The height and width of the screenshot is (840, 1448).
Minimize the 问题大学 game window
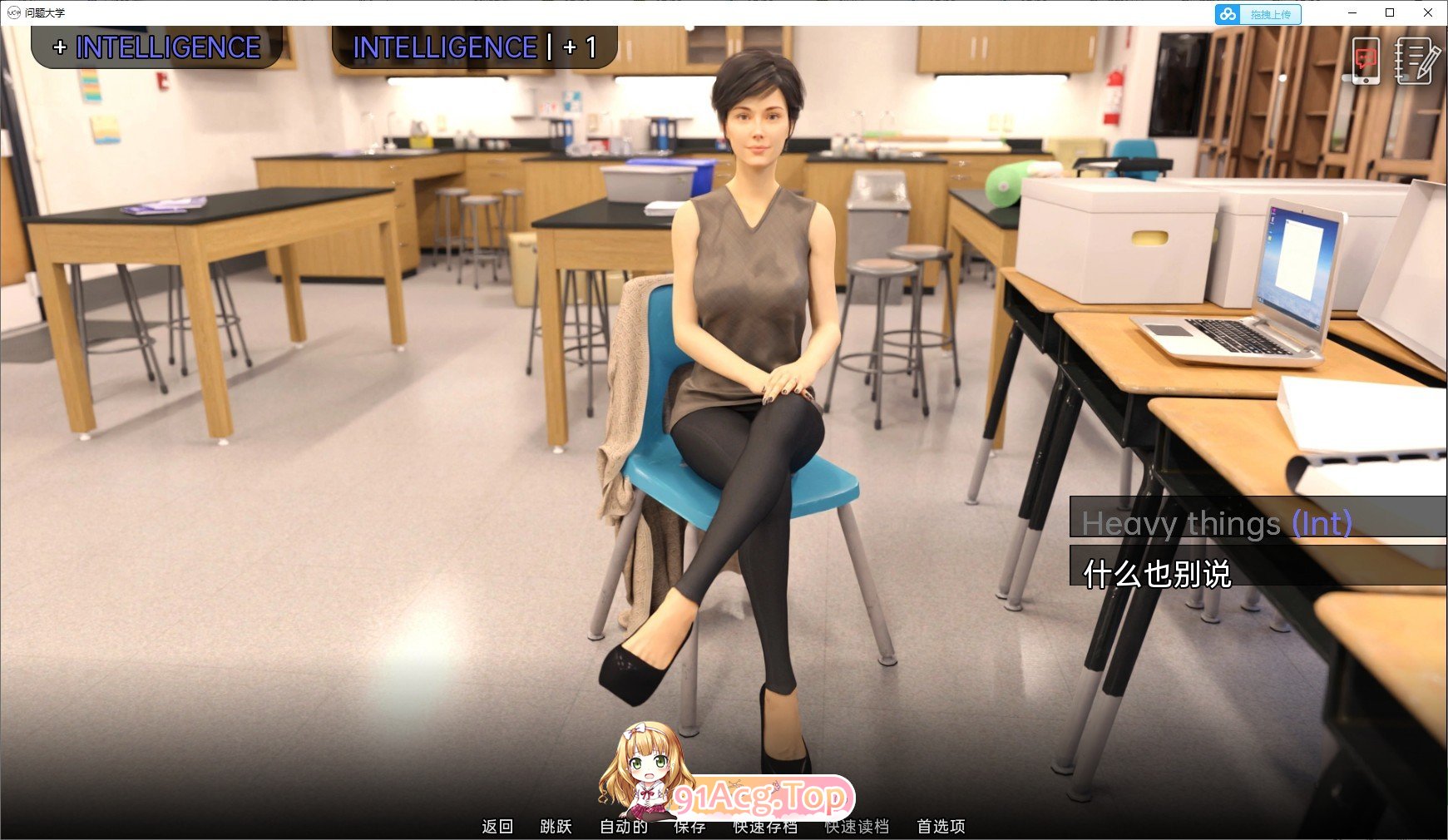1352,12
